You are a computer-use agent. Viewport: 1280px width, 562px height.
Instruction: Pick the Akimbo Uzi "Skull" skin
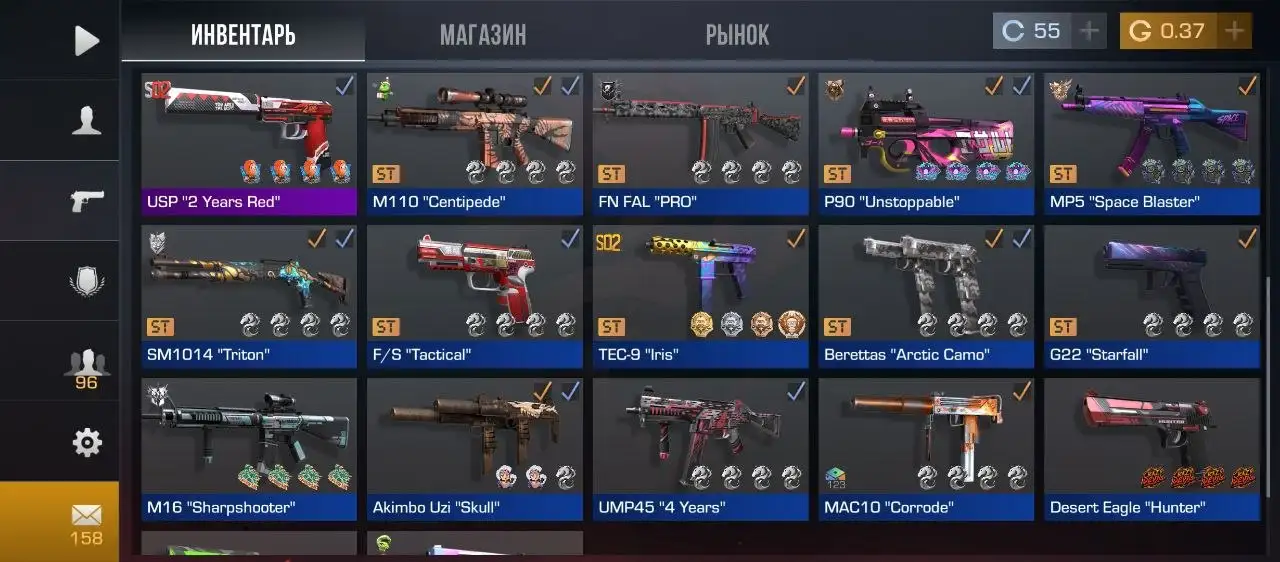click(x=475, y=449)
